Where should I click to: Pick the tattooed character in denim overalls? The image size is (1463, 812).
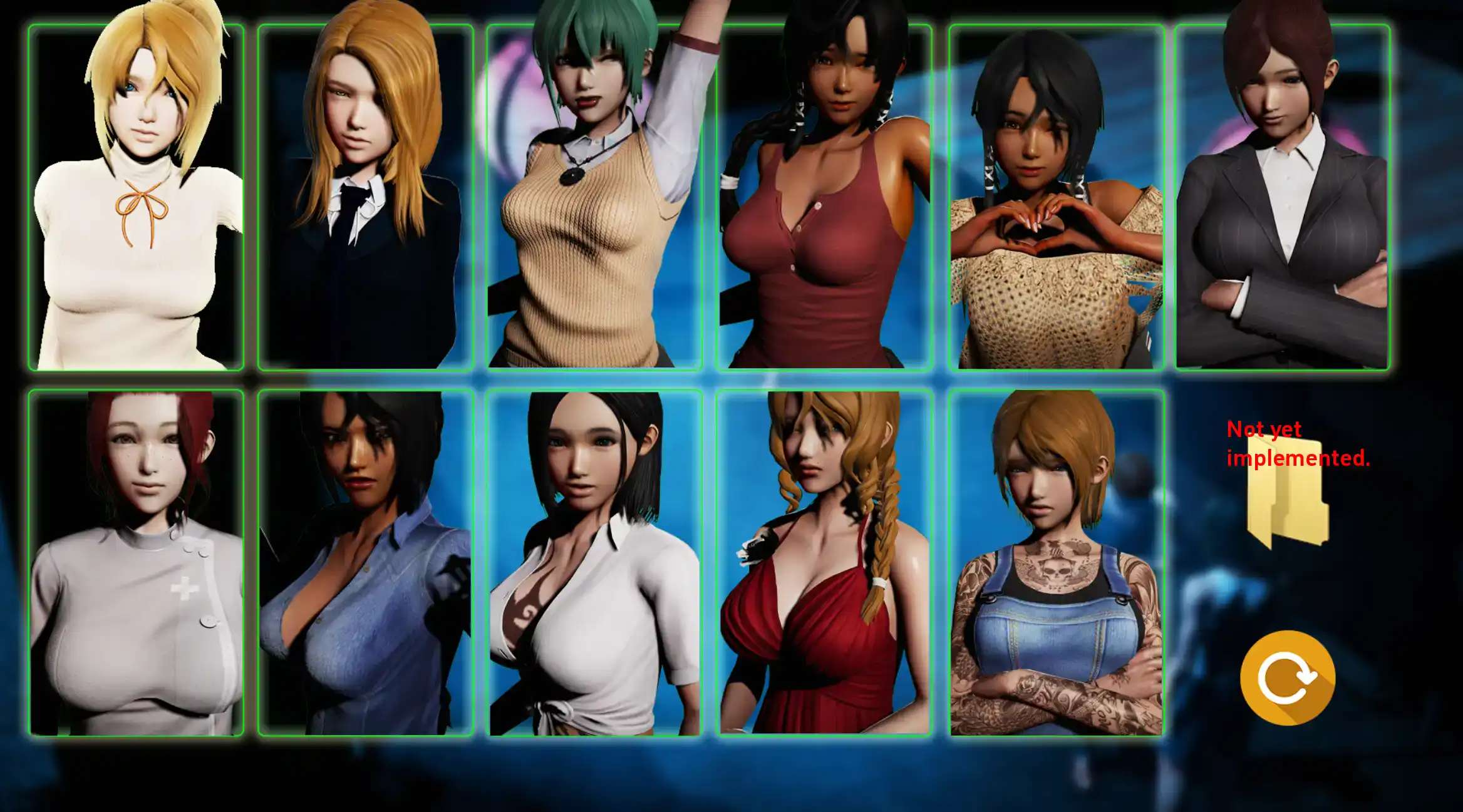pos(1057,562)
